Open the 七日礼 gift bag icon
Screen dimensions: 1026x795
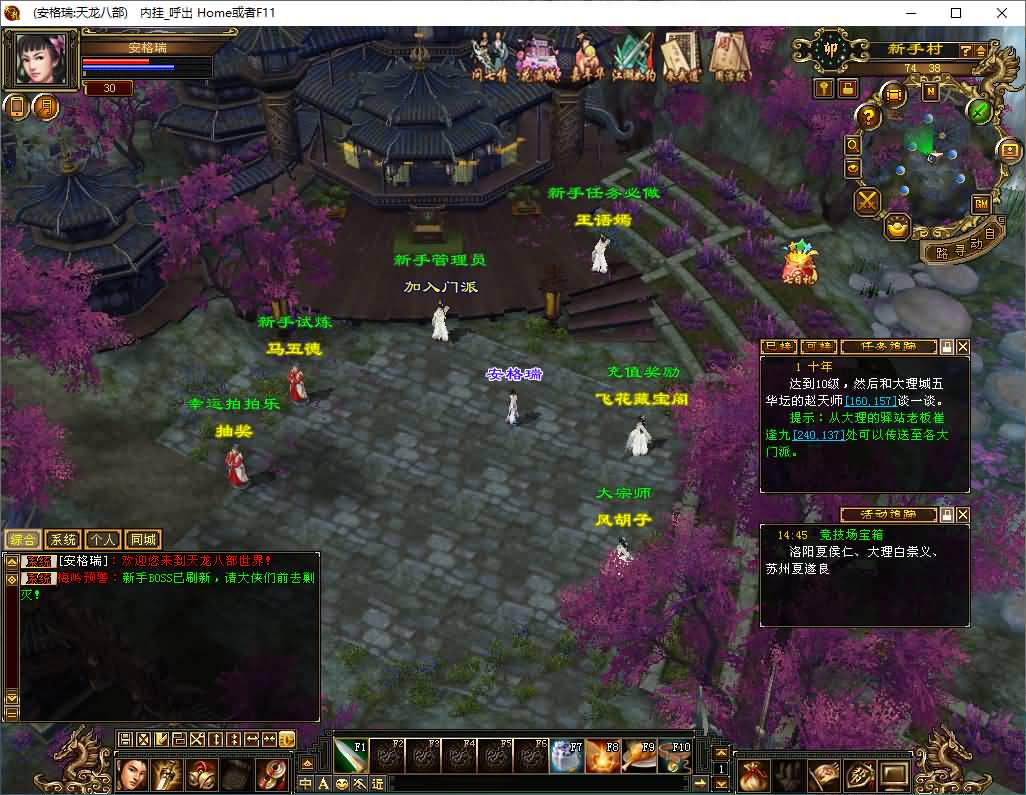coord(800,261)
